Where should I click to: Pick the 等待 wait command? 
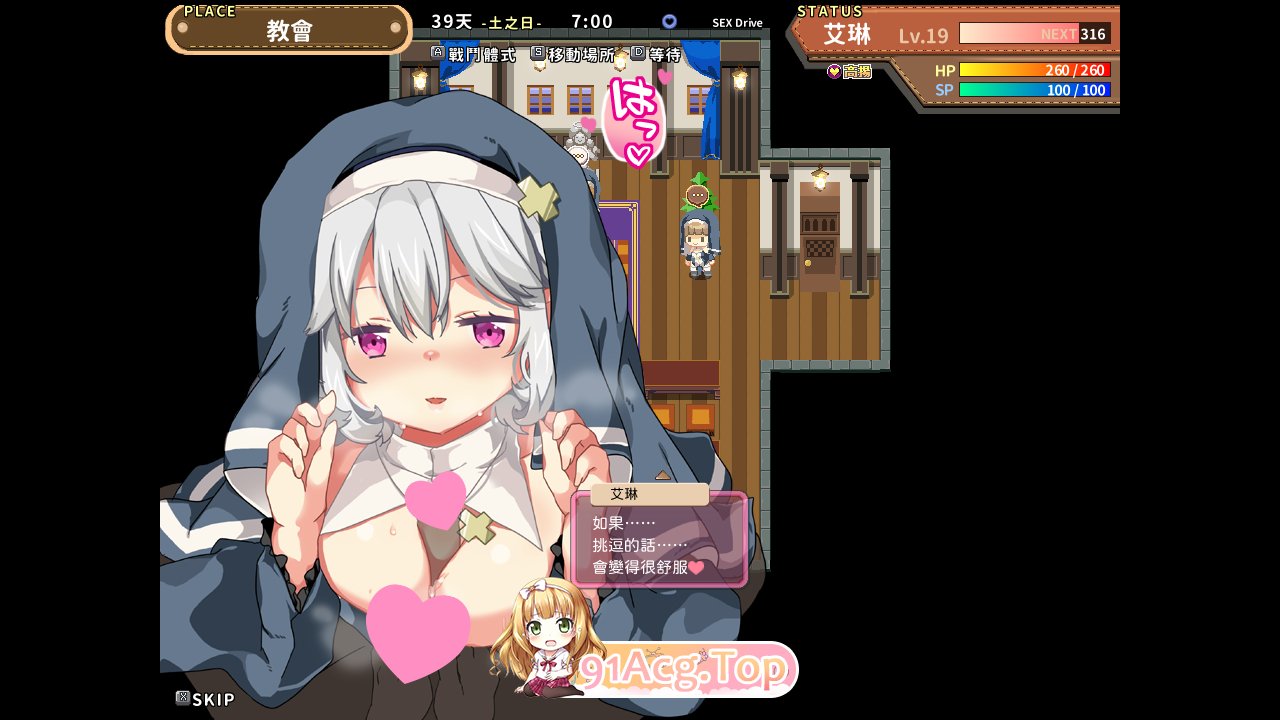pyautogui.click(x=657, y=55)
